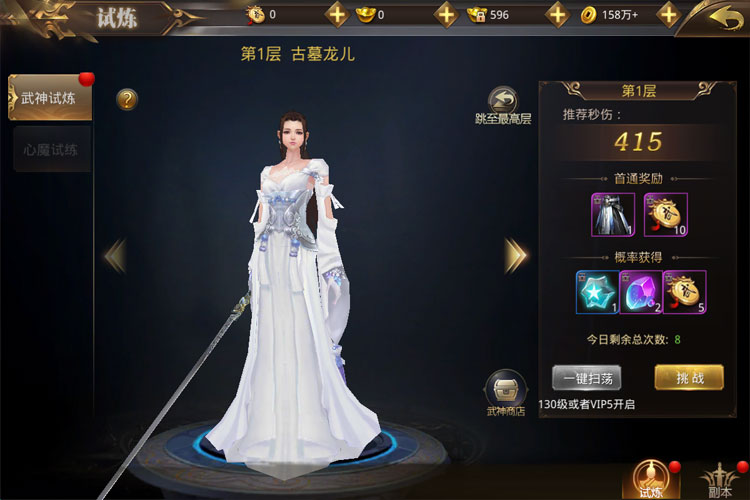This screenshot has width=750, height=500.
Task: Start the 挑战 challenge
Action: pyautogui.click(x=689, y=376)
